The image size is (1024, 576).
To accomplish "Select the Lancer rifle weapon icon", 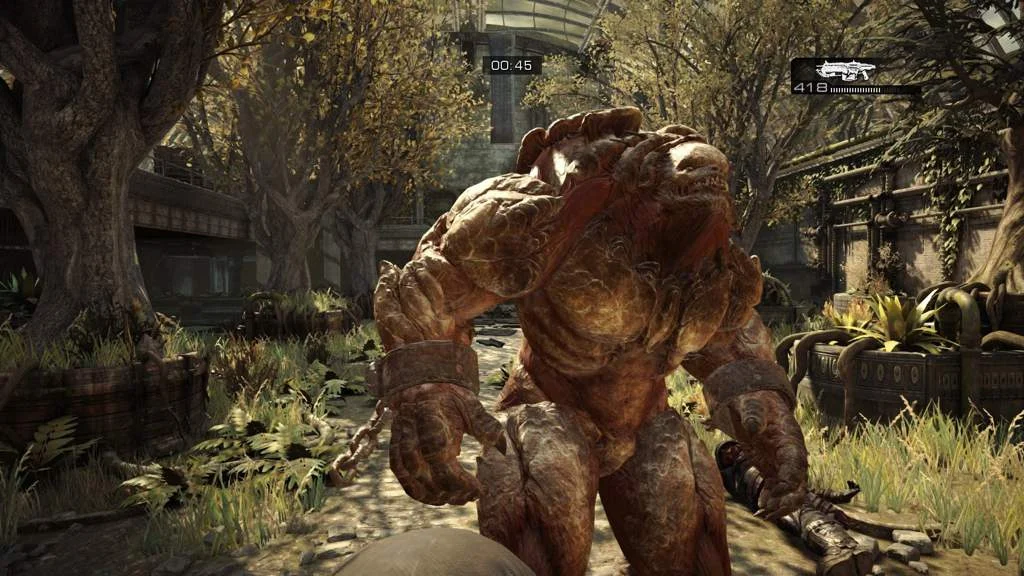I will tap(845, 70).
